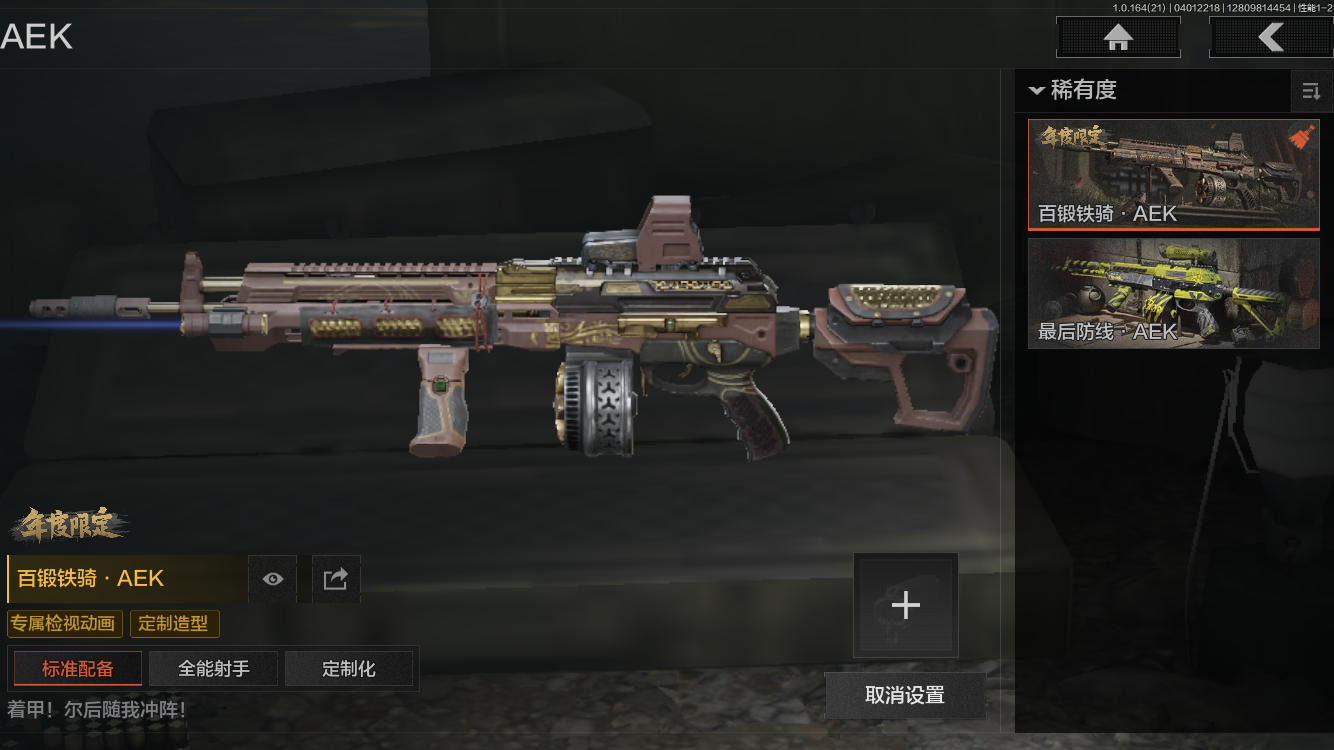Go back with the arrow button

click(x=1270, y=38)
